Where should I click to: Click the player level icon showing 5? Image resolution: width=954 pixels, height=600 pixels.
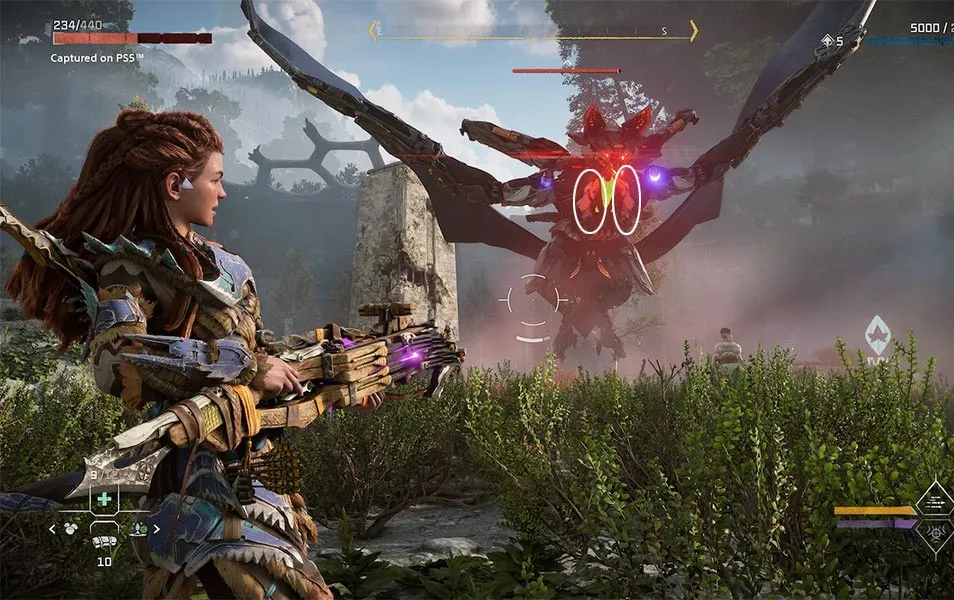pyautogui.click(x=828, y=41)
